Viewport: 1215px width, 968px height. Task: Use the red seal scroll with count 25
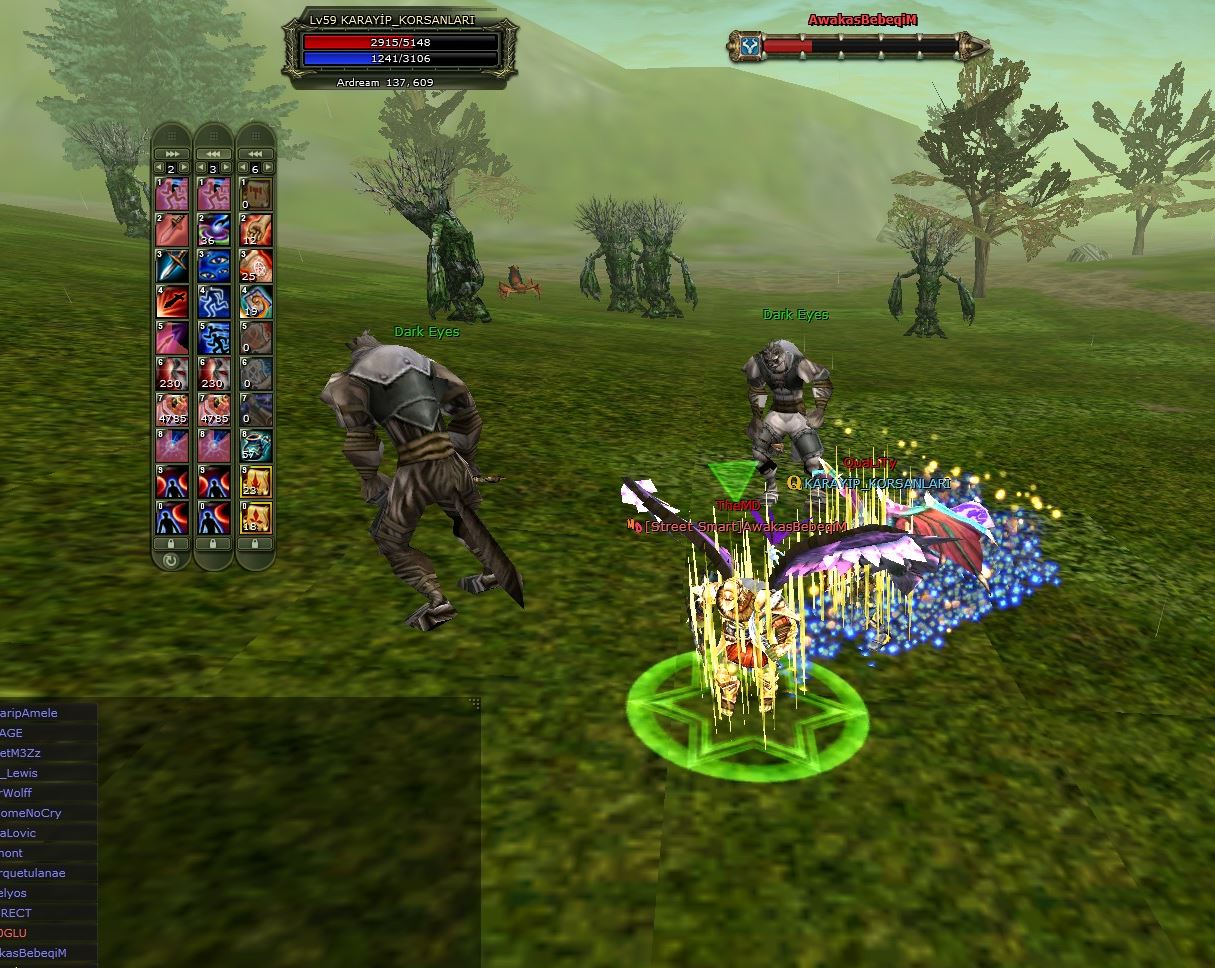(255, 265)
